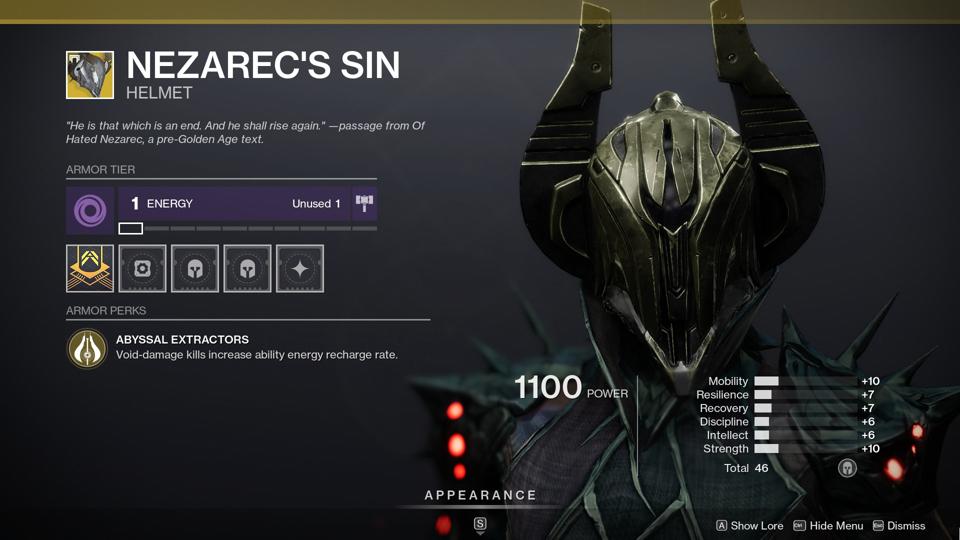Switch to the Appearance section
This screenshot has width=960, height=540.
(x=480, y=495)
